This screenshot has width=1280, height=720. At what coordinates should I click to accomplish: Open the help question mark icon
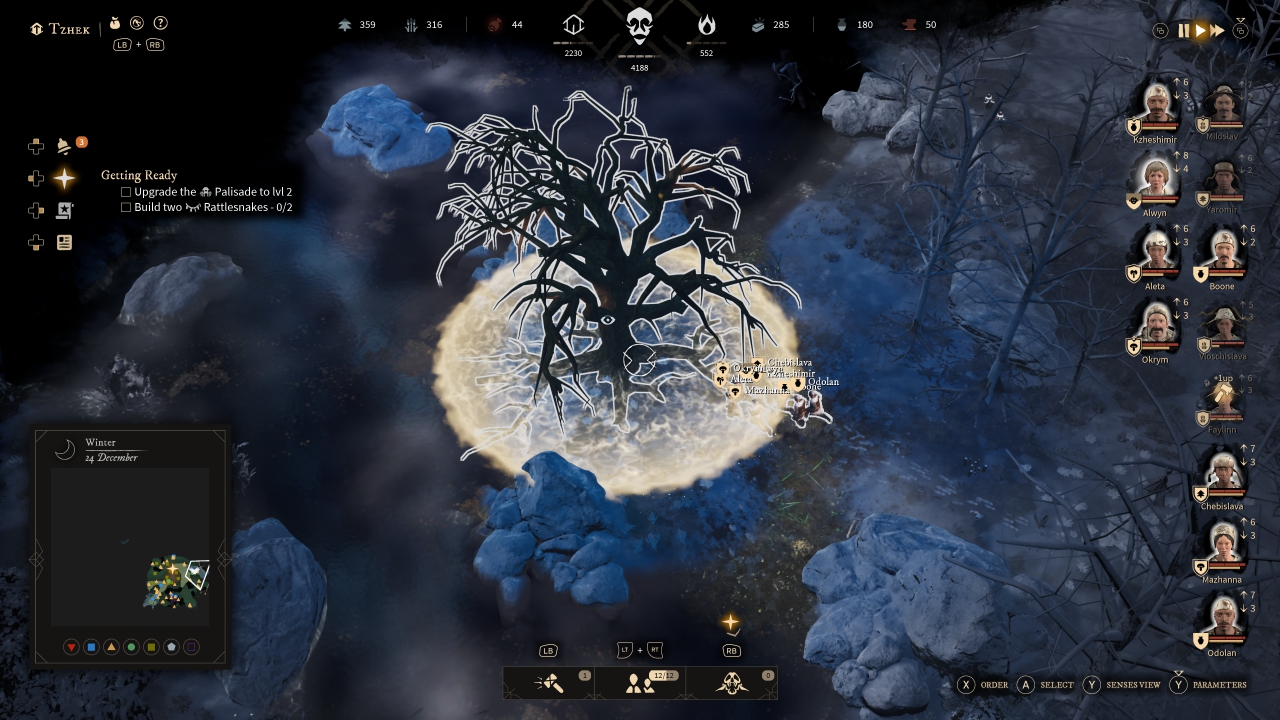pyautogui.click(x=161, y=23)
